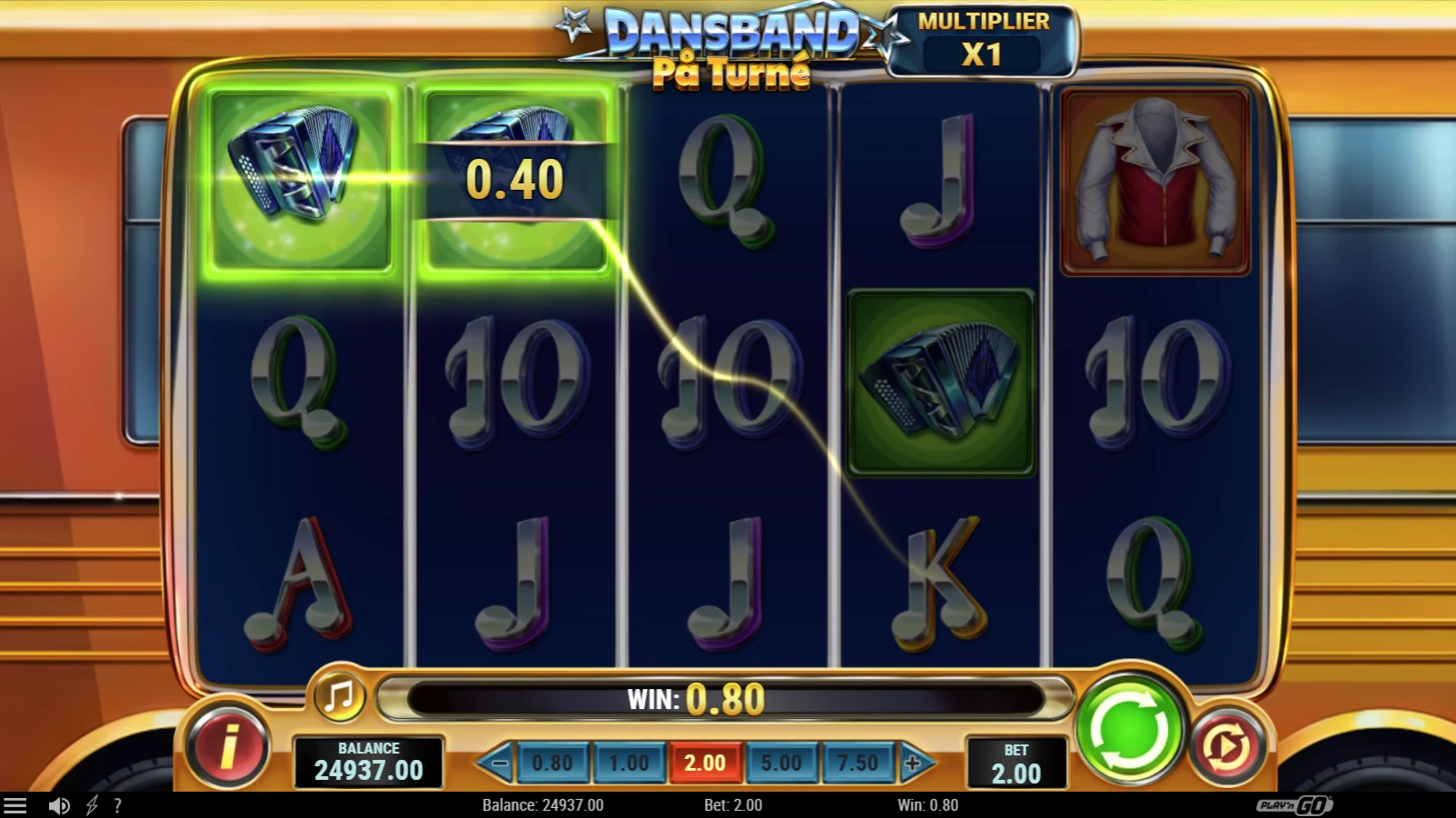Select the 7.50 bet option
Viewport: 1456px width, 818px height.
pyautogui.click(x=857, y=763)
